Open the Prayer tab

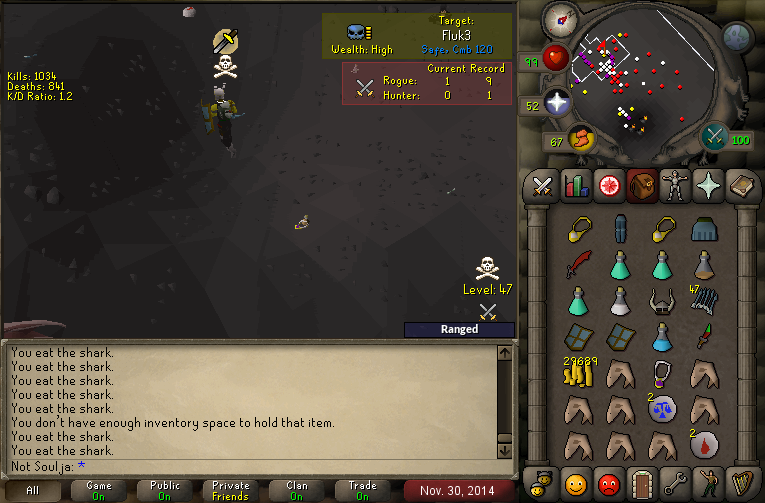[710, 186]
